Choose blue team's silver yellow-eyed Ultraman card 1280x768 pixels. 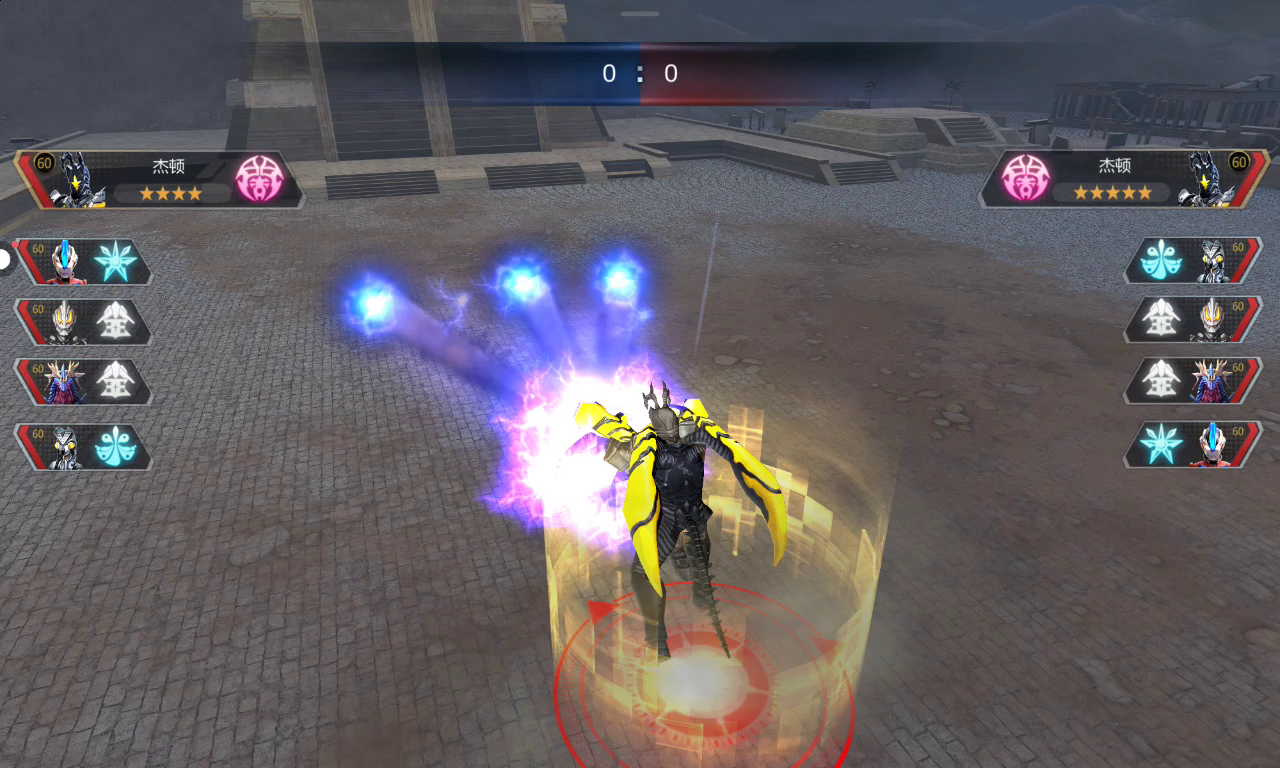tap(82, 322)
